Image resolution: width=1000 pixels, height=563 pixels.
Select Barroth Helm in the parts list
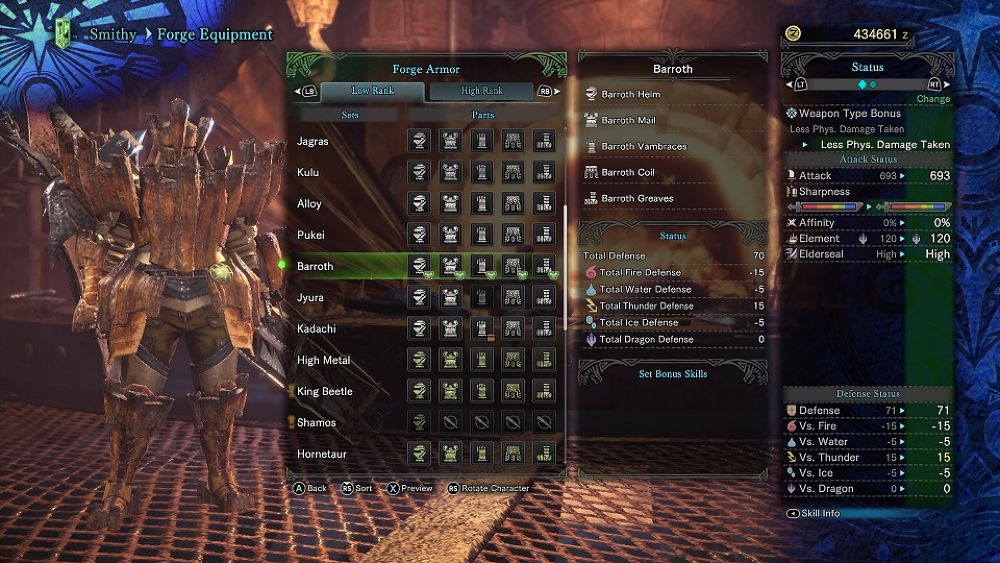click(631, 95)
